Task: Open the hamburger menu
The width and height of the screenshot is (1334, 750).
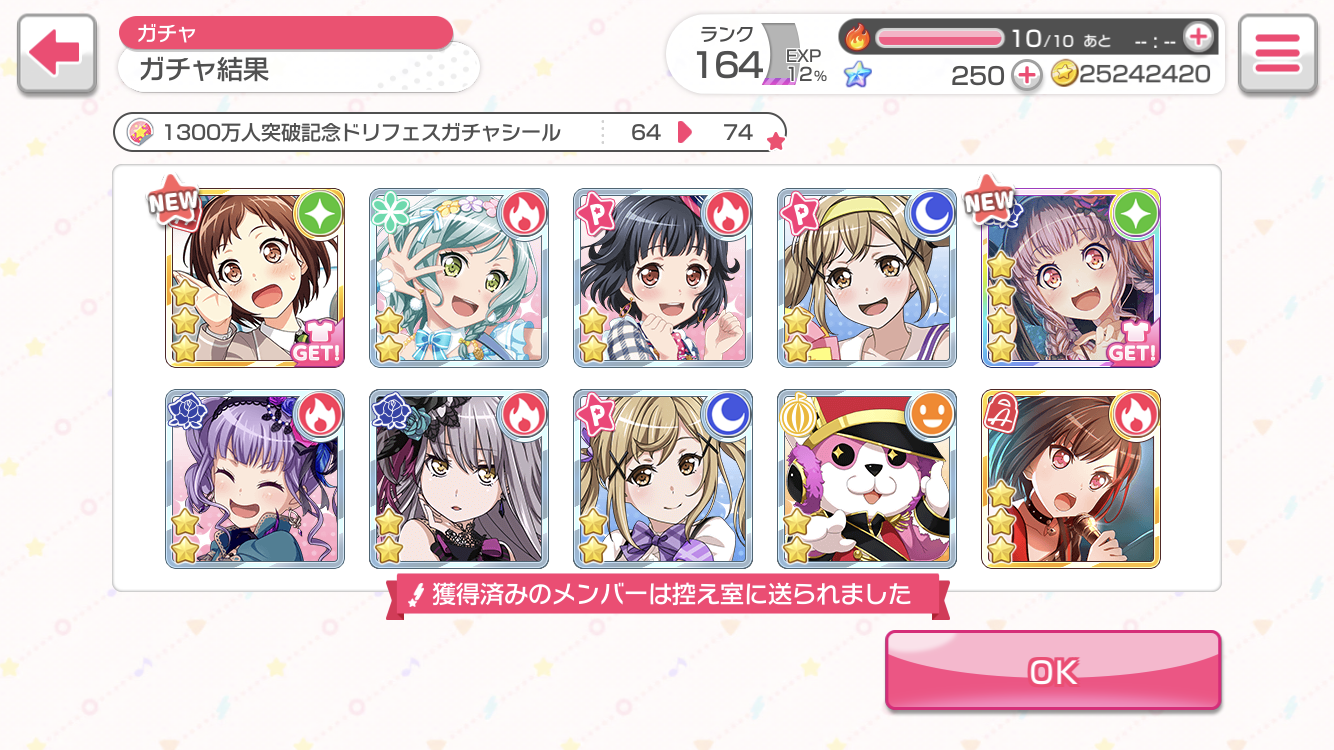Action: click(1276, 54)
